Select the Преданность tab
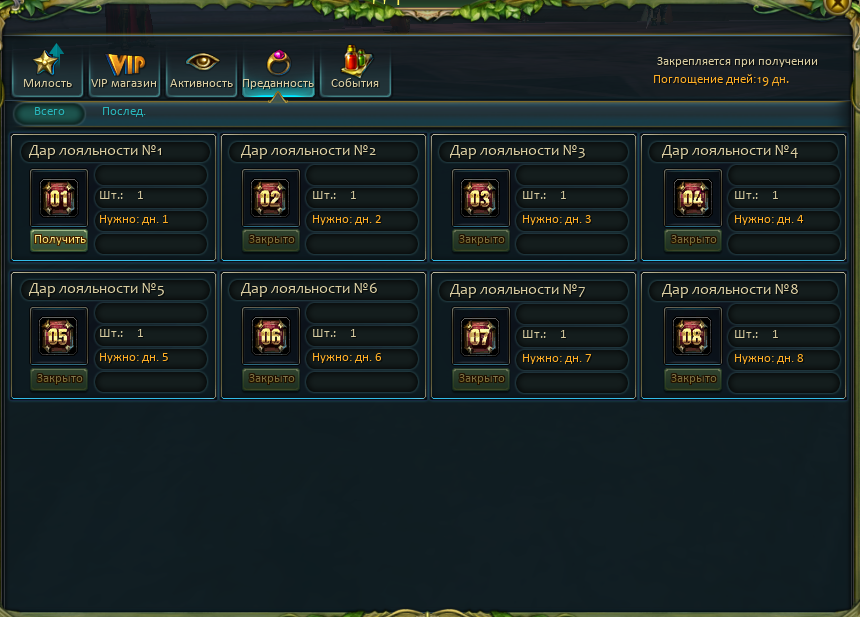Image resolution: width=860 pixels, height=617 pixels. (278, 69)
